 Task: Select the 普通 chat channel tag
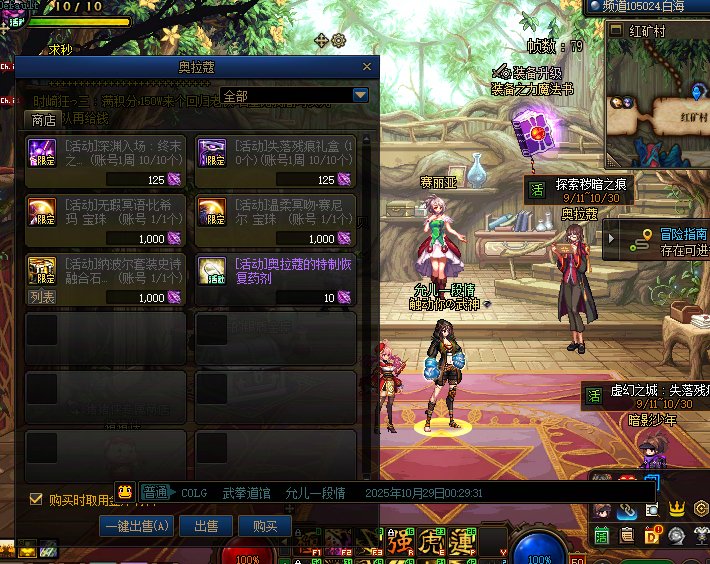click(155, 493)
